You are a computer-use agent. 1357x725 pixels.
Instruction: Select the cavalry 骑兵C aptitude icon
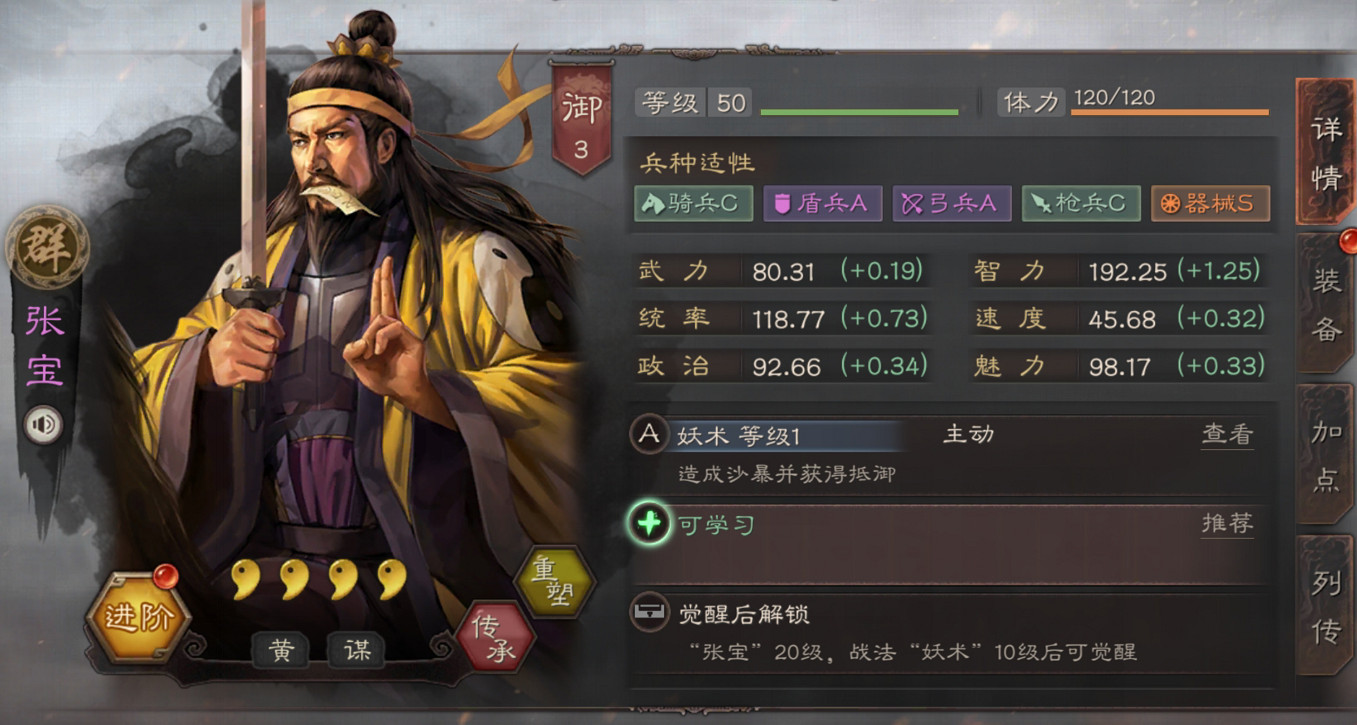[x=694, y=202]
